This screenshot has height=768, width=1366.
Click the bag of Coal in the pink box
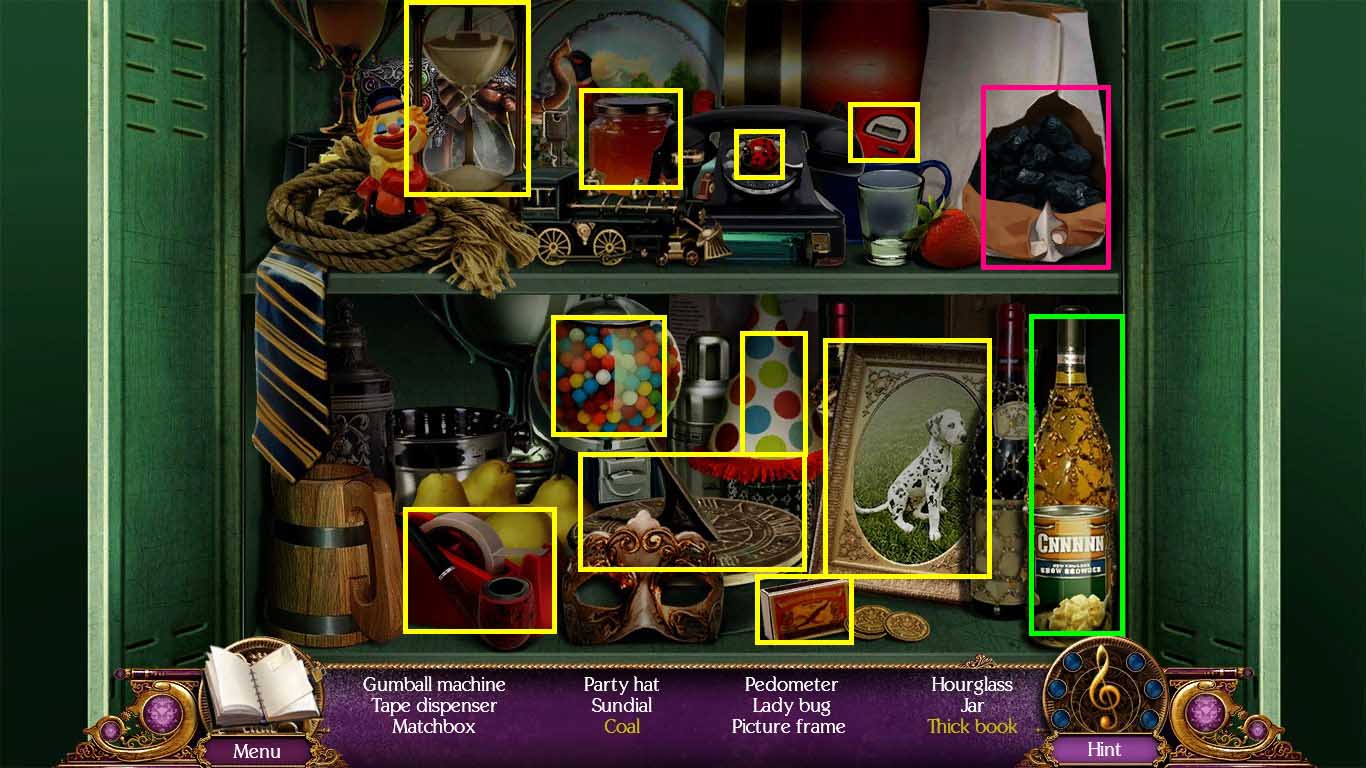pyautogui.click(x=1046, y=175)
